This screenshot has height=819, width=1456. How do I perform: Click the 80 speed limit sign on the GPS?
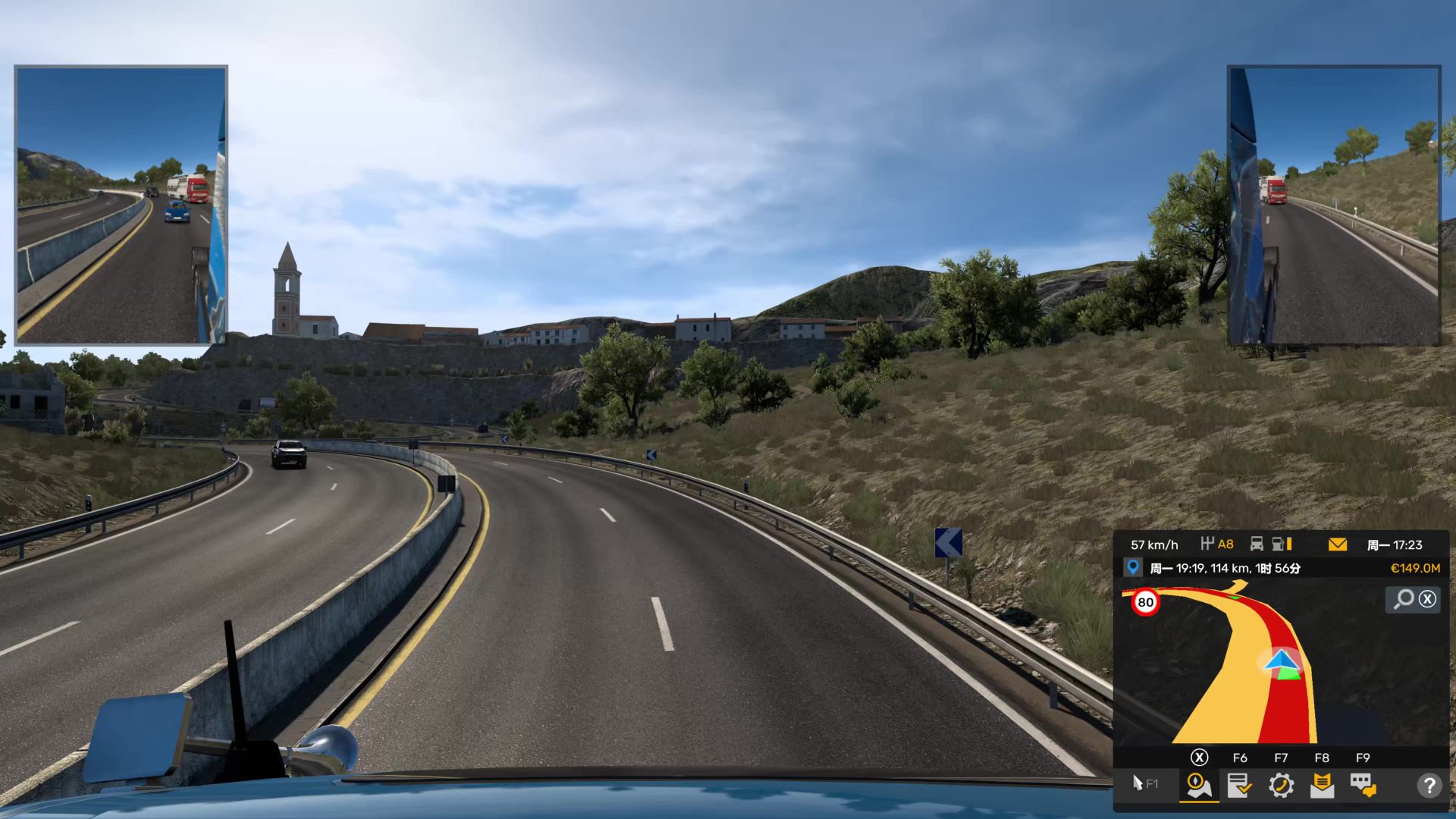point(1145,601)
